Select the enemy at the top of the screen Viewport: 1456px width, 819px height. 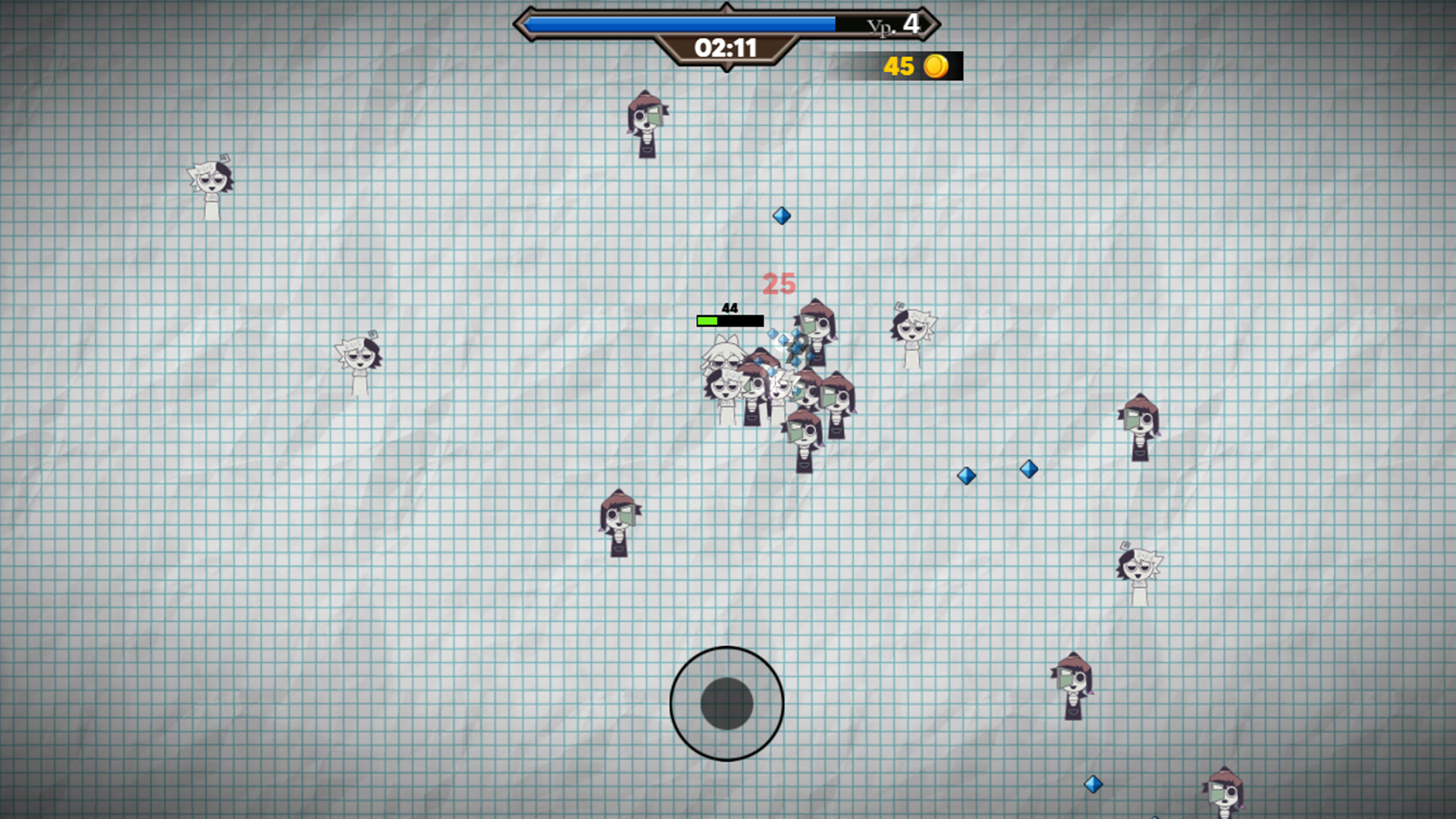(x=646, y=125)
